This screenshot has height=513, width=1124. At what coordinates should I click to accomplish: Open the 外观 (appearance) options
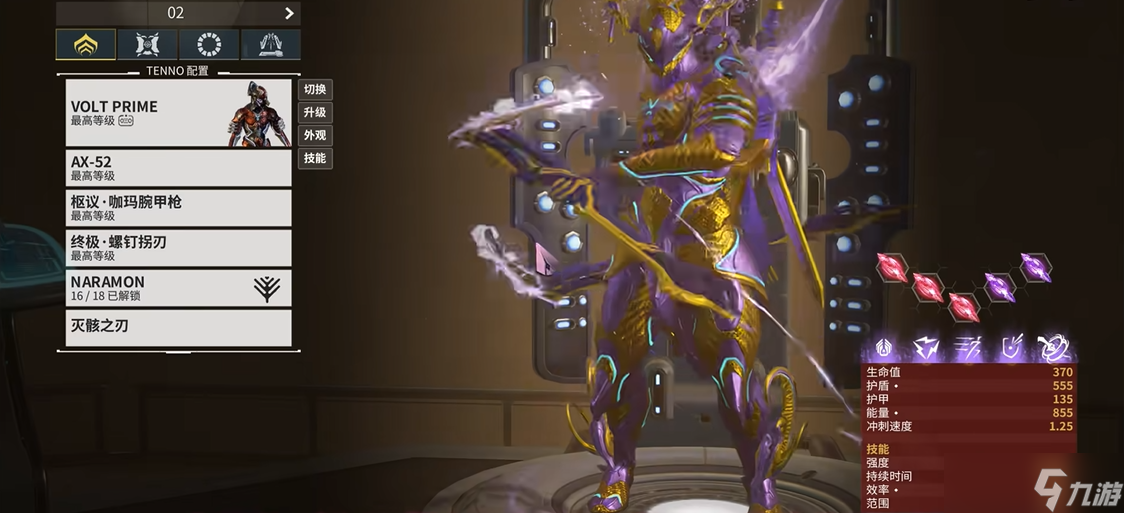(315, 135)
